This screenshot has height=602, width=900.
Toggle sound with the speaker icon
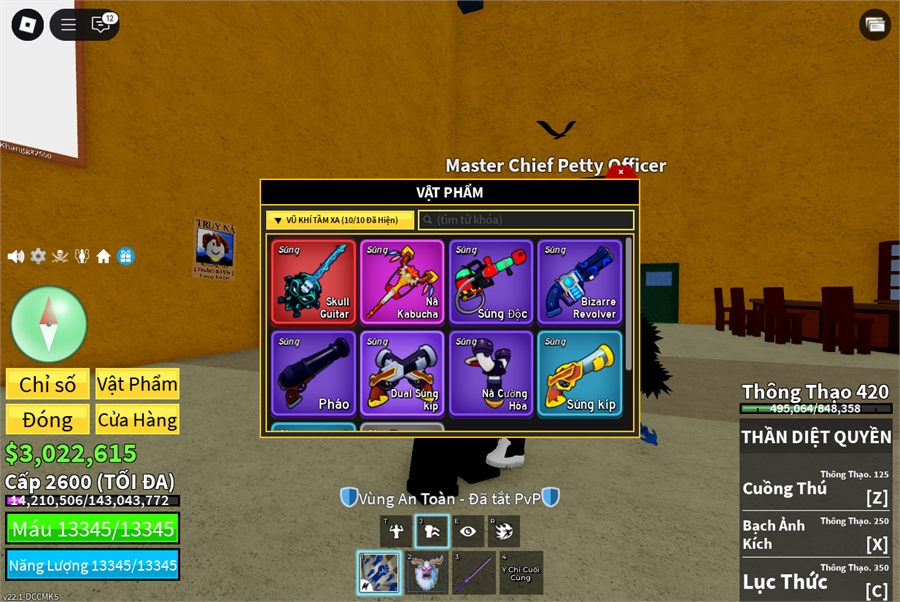click(x=16, y=256)
